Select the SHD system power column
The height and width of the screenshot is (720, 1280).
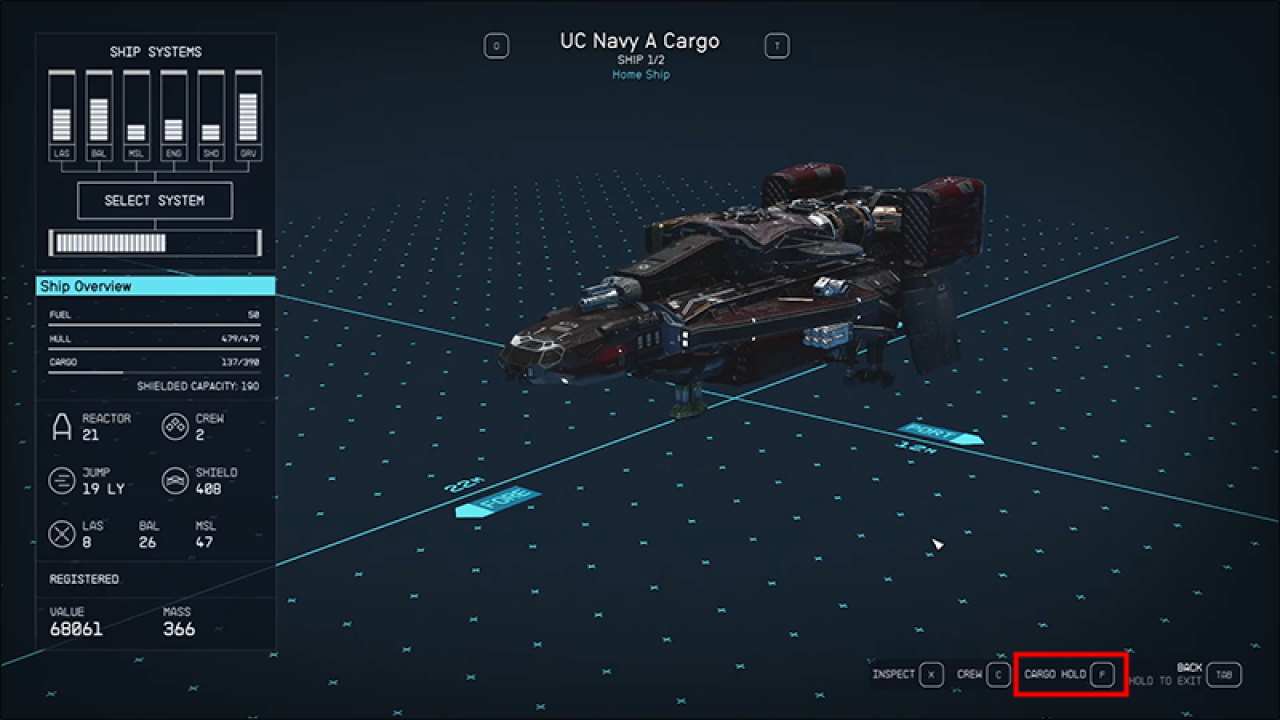[210, 105]
